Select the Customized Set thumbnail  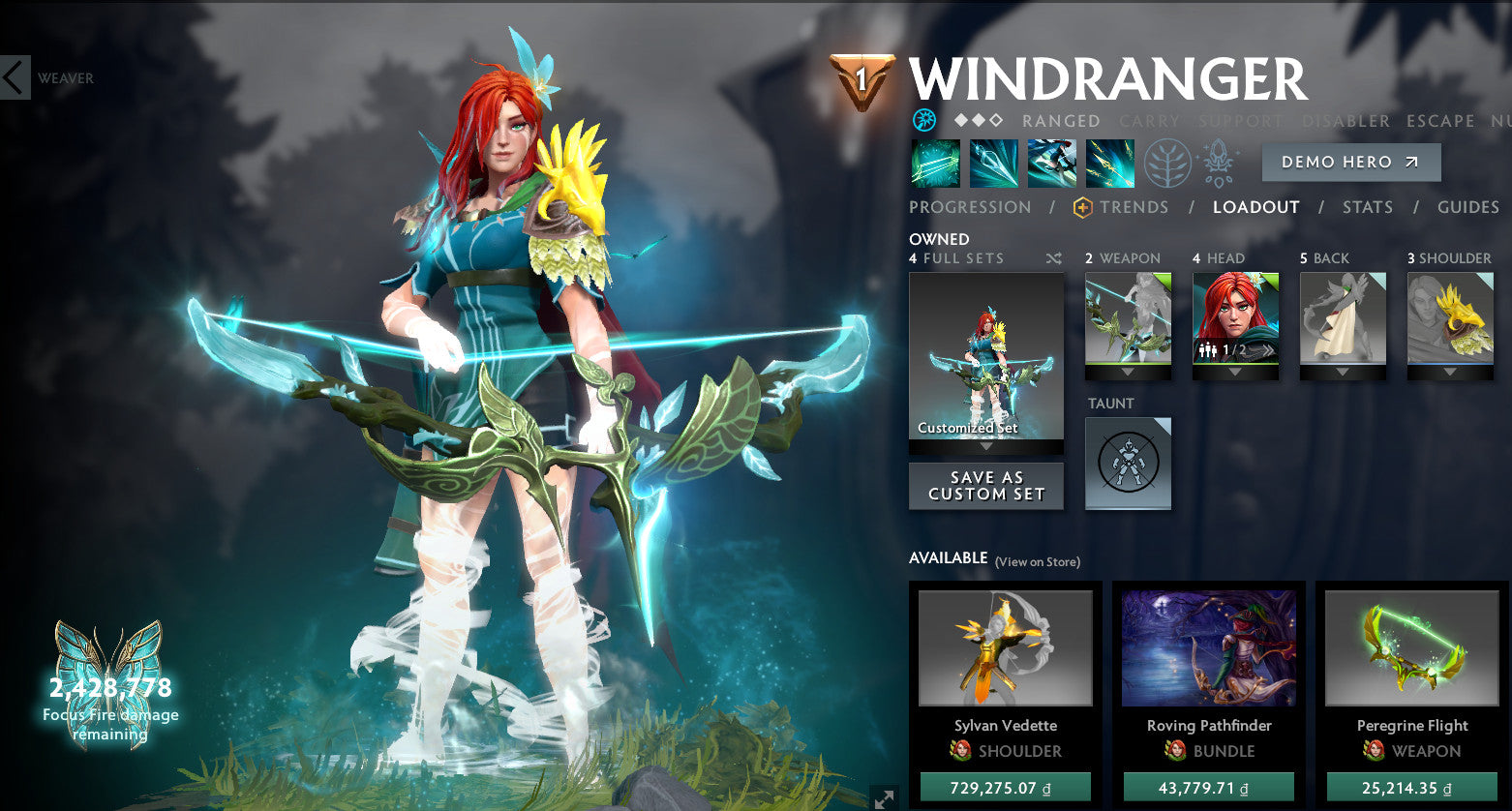[x=985, y=358]
